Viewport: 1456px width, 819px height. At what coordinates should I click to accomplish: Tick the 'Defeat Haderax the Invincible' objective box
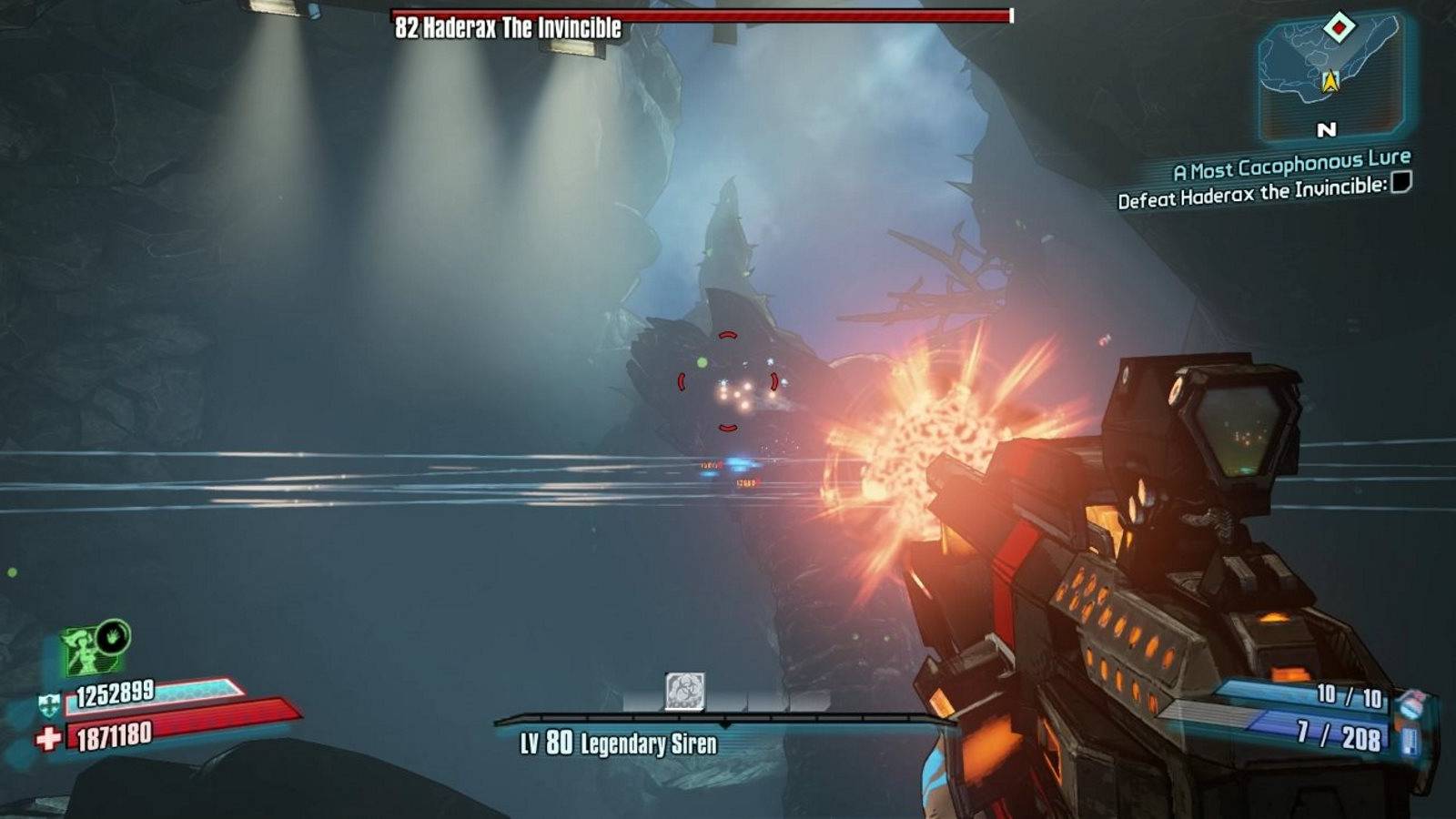[x=1401, y=183]
